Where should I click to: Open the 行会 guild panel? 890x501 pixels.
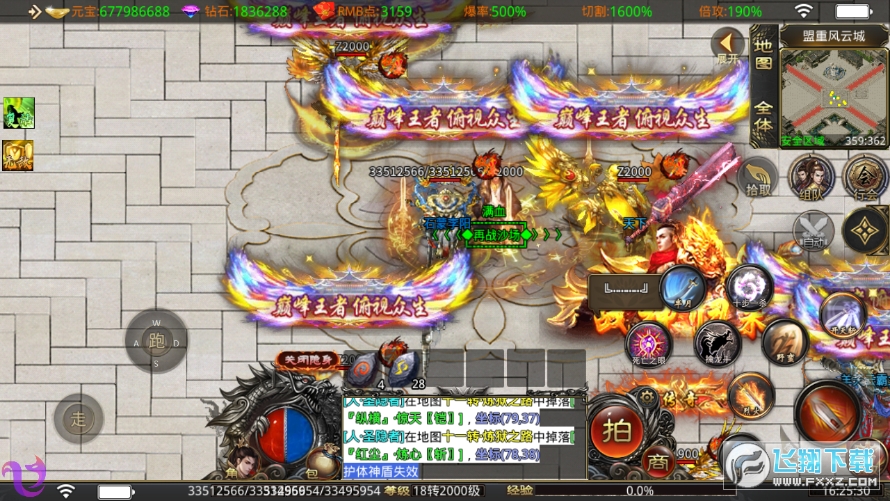[x=862, y=177]
